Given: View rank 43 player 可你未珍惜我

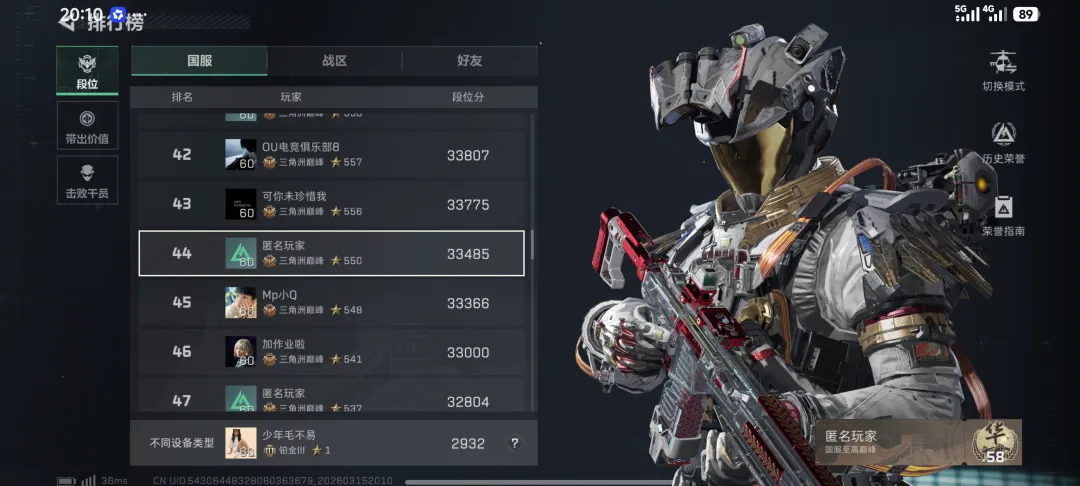Looking at the screenshot, I should (331, 204).
